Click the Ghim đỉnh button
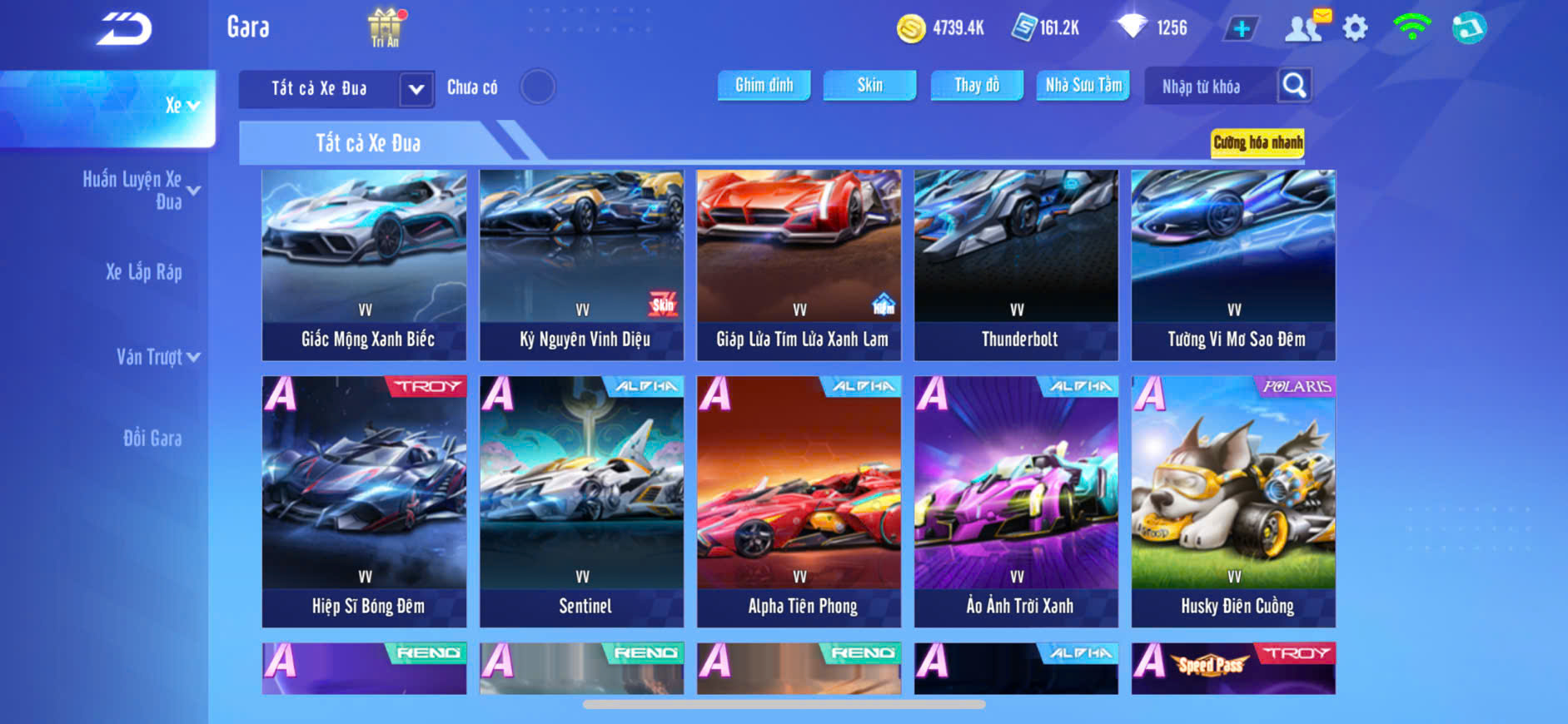 point(764,85)
